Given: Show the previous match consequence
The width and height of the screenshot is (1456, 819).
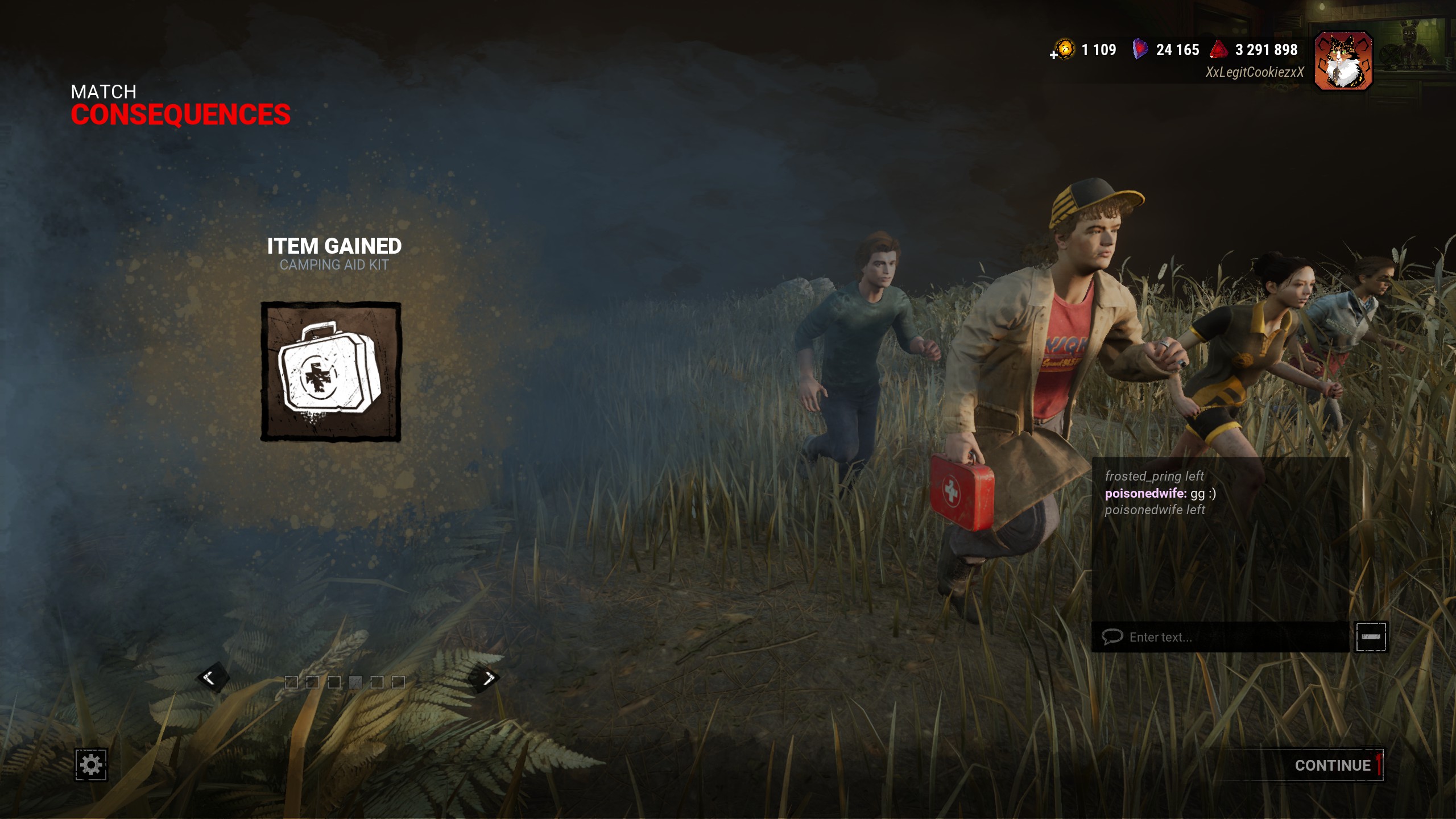Looking at the screenshot, I should 212,677.
